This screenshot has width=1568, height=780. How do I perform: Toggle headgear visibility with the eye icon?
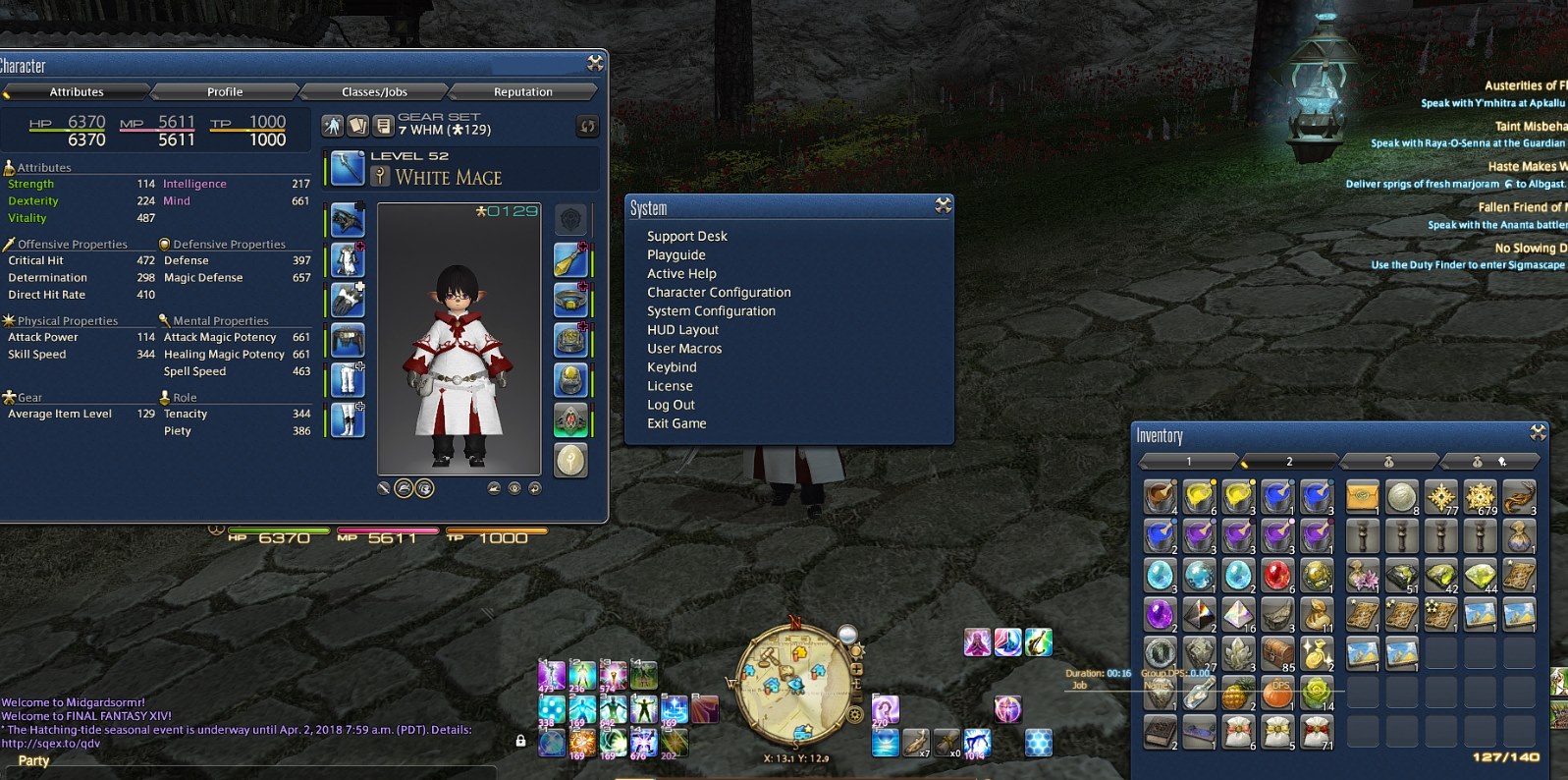click(x=515, y=488)
